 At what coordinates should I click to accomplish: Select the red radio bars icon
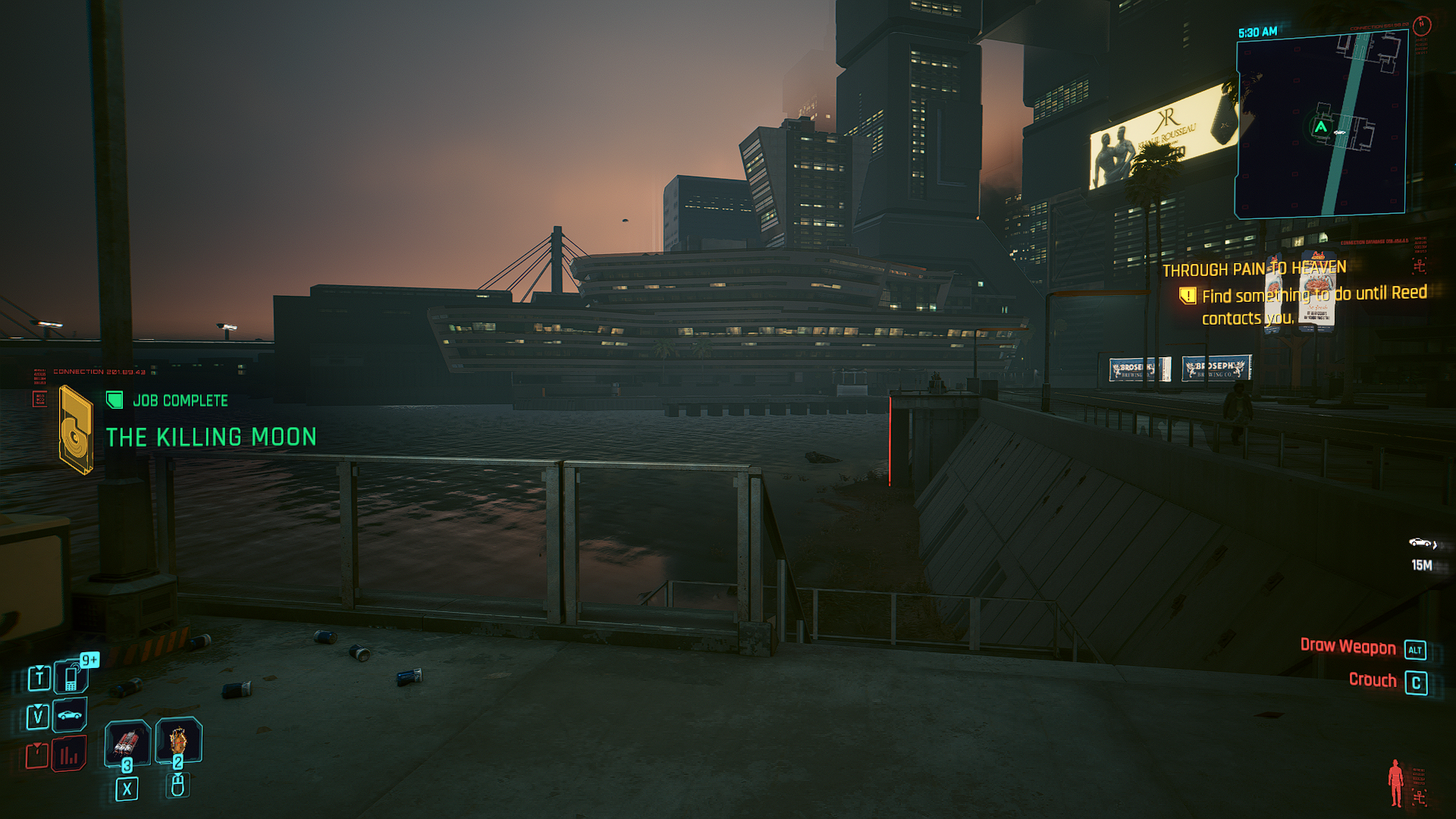coord(69,755)
